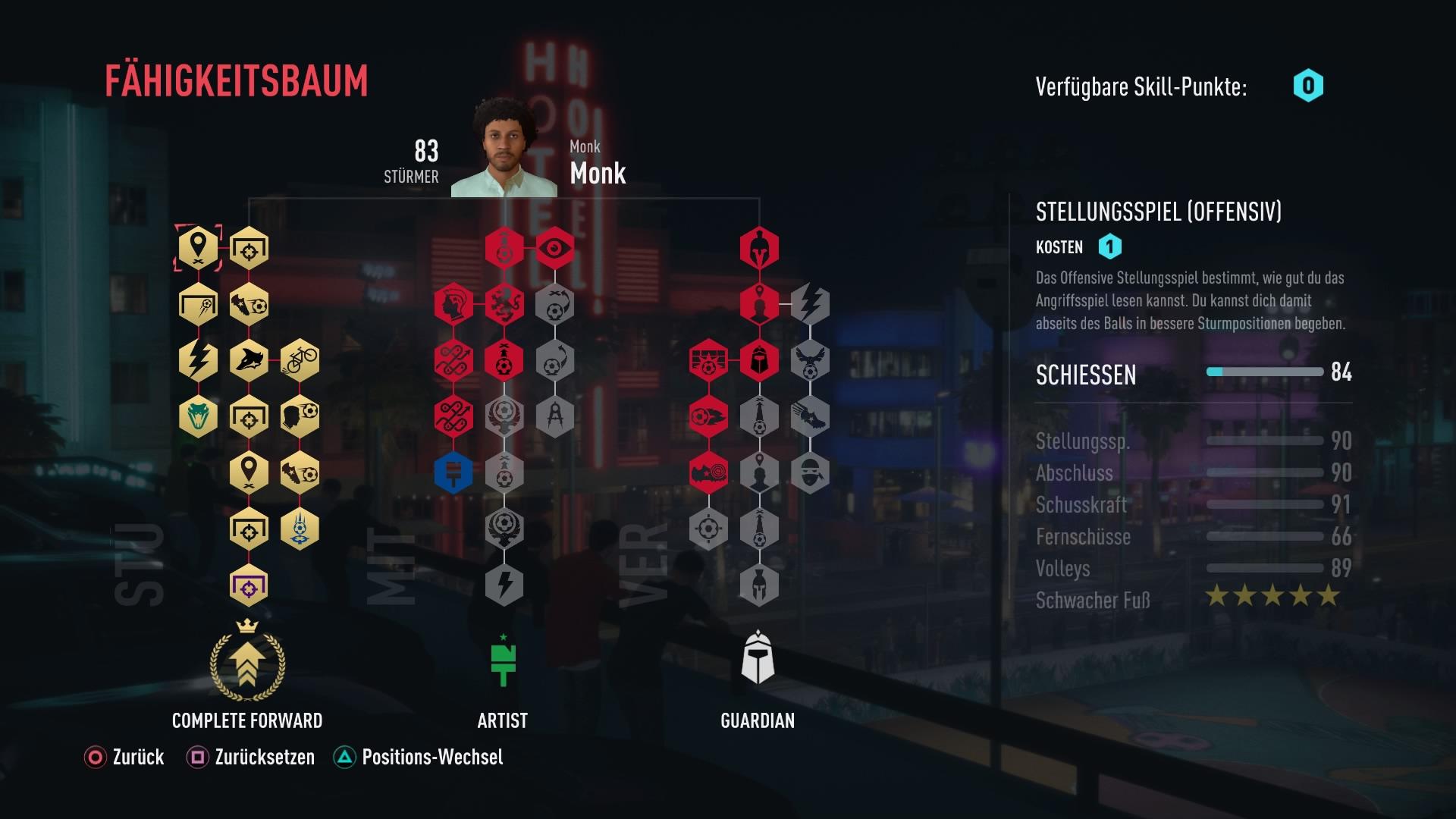Viewport: 1456px width, 819px height.
Task: Select the purple goal target skill
Action: 249,585
